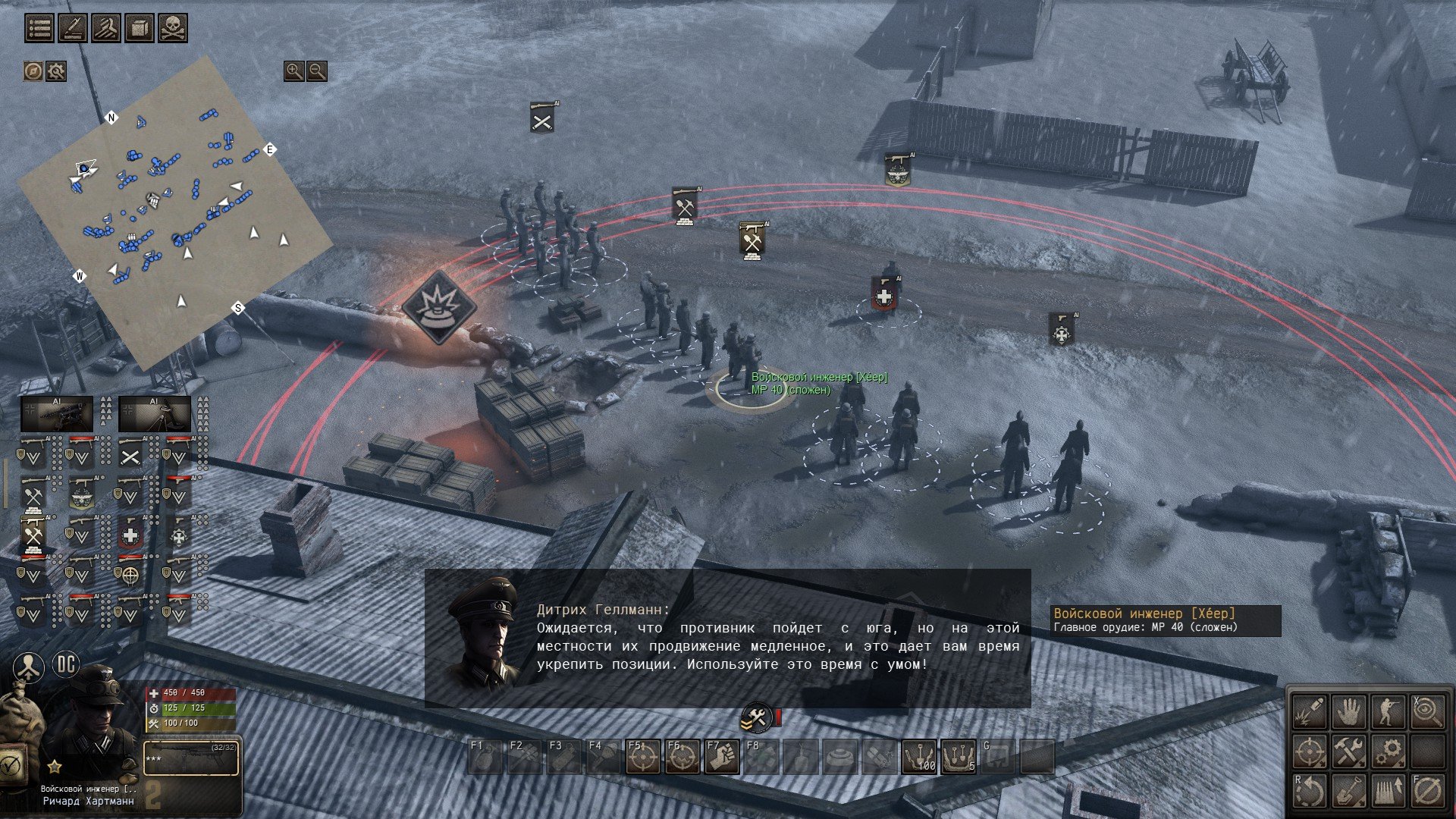Open the hammer and wrench build menu
1456x819 pixels.
tap(1349, 752)
